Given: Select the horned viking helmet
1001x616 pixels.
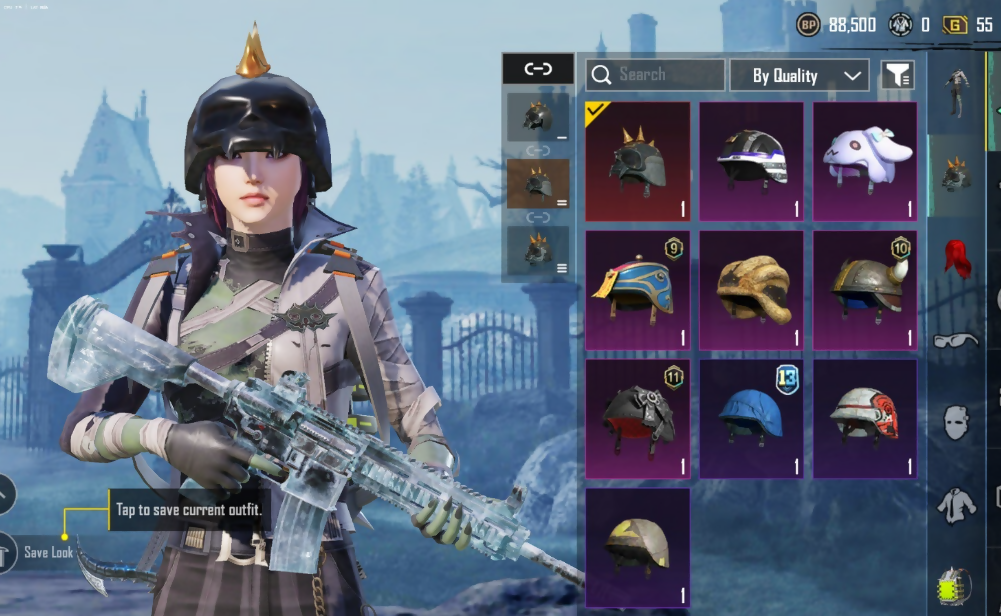Looking at the screenshot, I should click(x=865, y=290).
